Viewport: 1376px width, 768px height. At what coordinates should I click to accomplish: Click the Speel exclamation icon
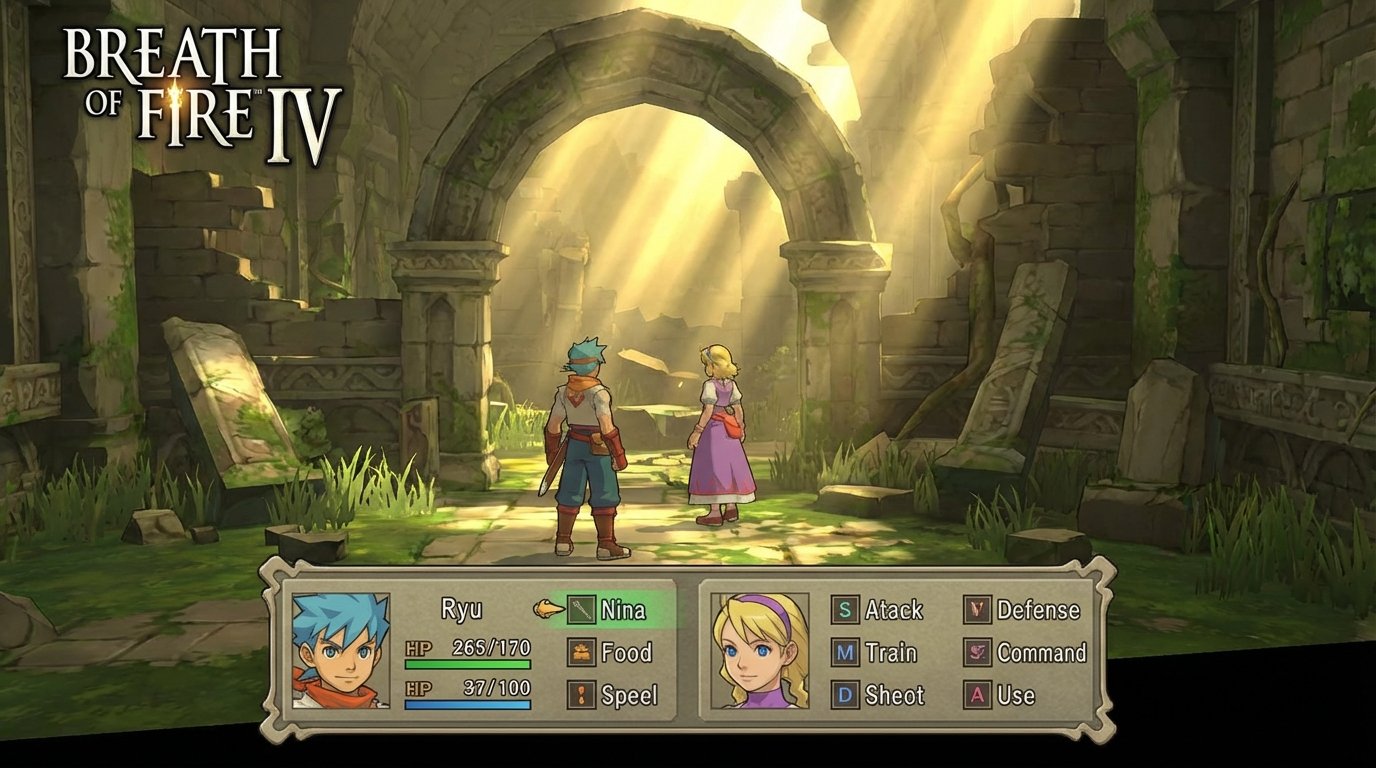pyautogui.click(x=581, y=693)
